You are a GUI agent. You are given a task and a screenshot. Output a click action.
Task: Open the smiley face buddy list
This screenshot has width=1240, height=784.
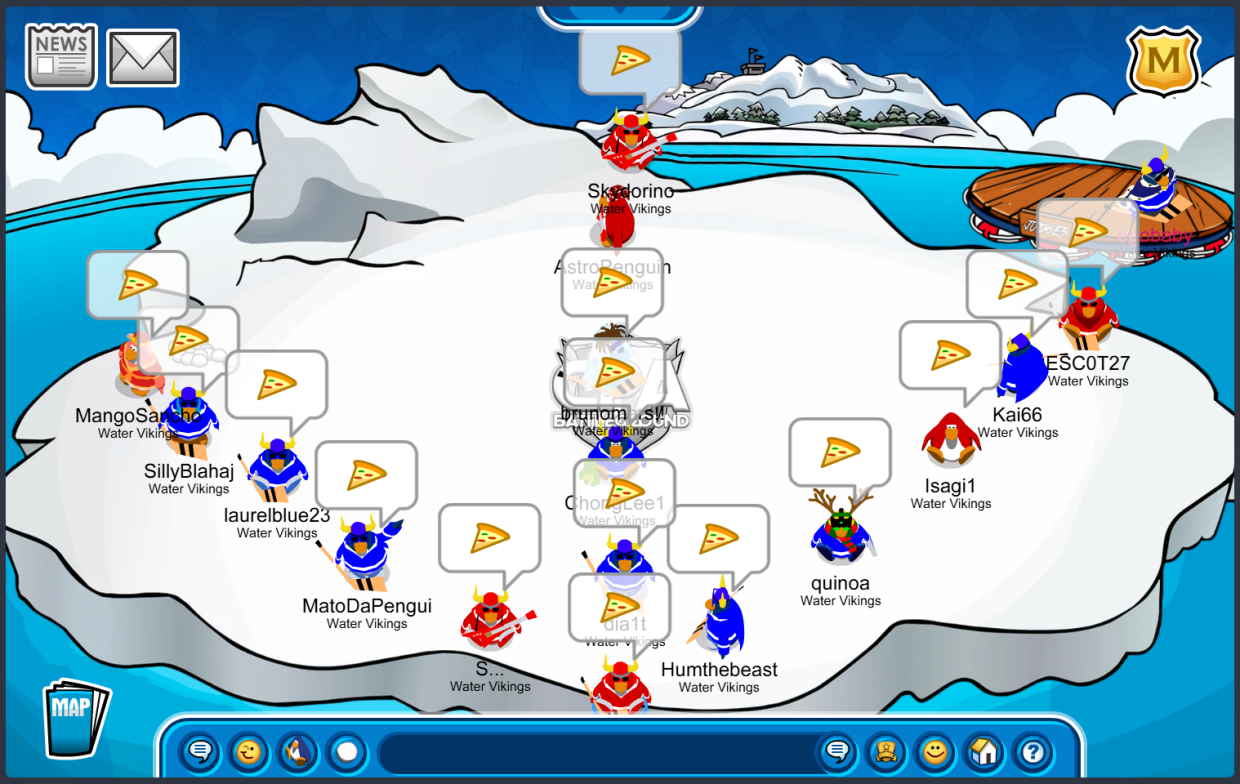[935, 751]
